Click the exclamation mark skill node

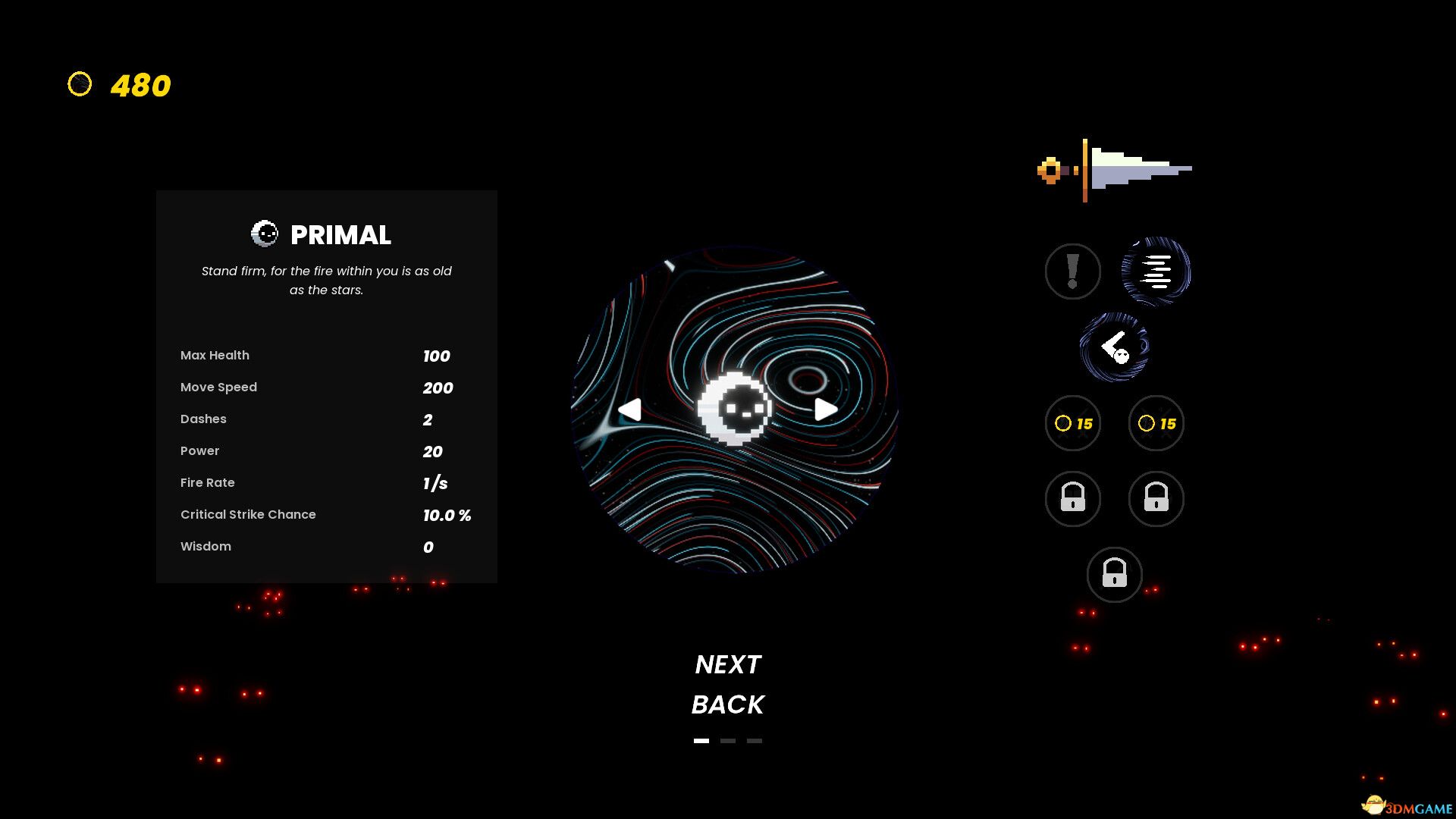click(1072, 271)
